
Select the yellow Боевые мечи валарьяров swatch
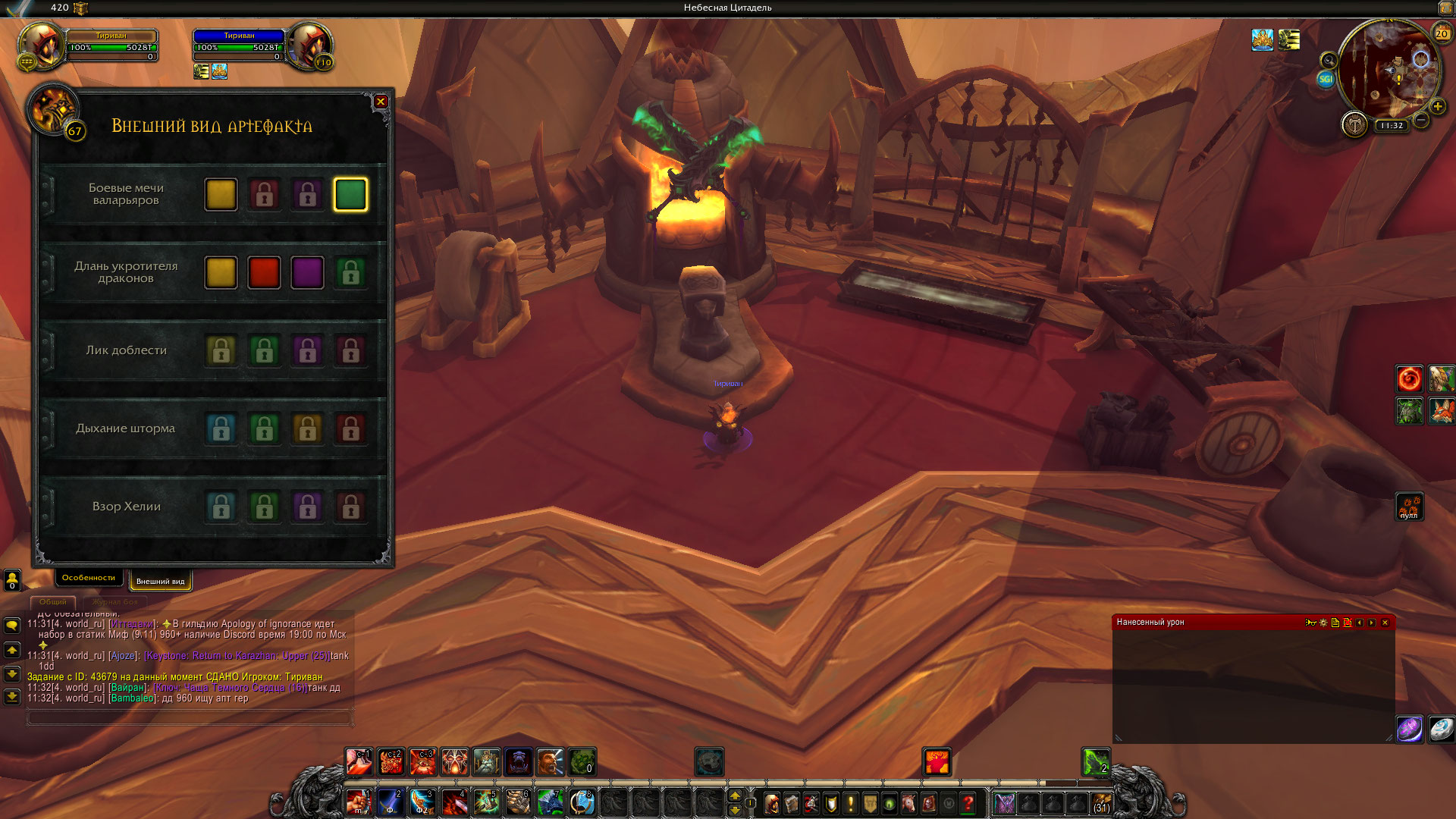click(x=221, y=195)
